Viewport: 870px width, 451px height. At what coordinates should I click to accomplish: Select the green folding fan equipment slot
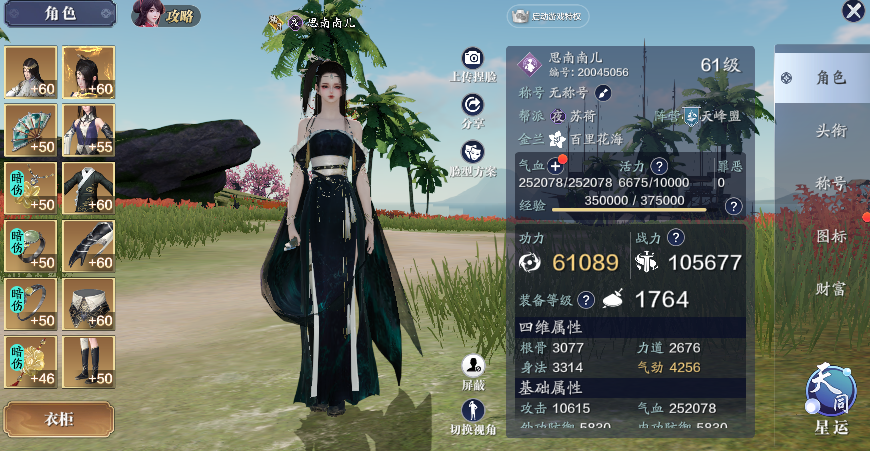pos(30,130)
